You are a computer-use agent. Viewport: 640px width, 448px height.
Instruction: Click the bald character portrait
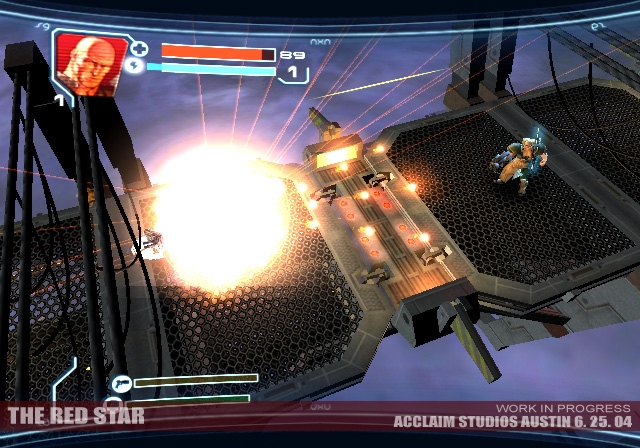pos(90,61)
